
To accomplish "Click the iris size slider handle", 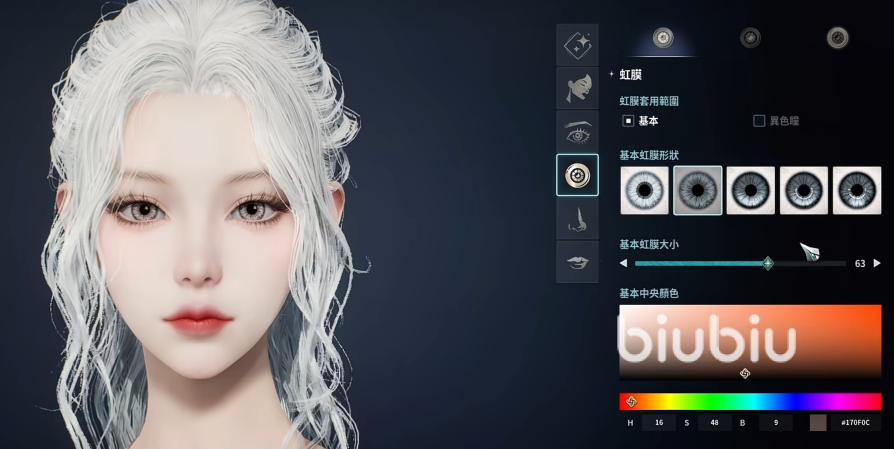I will pos(767,264).
